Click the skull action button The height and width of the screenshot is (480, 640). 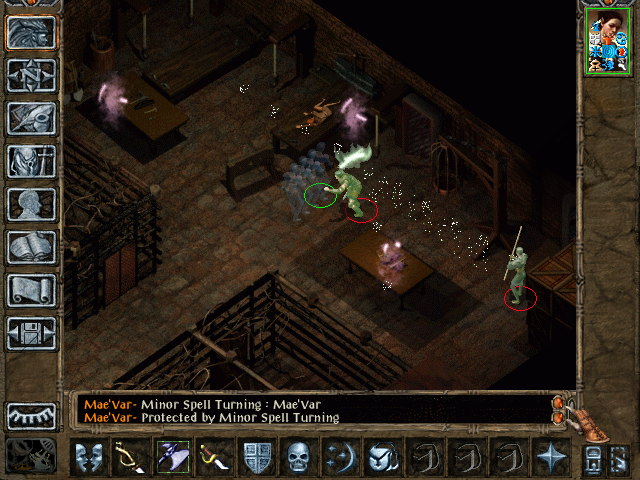tap(299, 458)
